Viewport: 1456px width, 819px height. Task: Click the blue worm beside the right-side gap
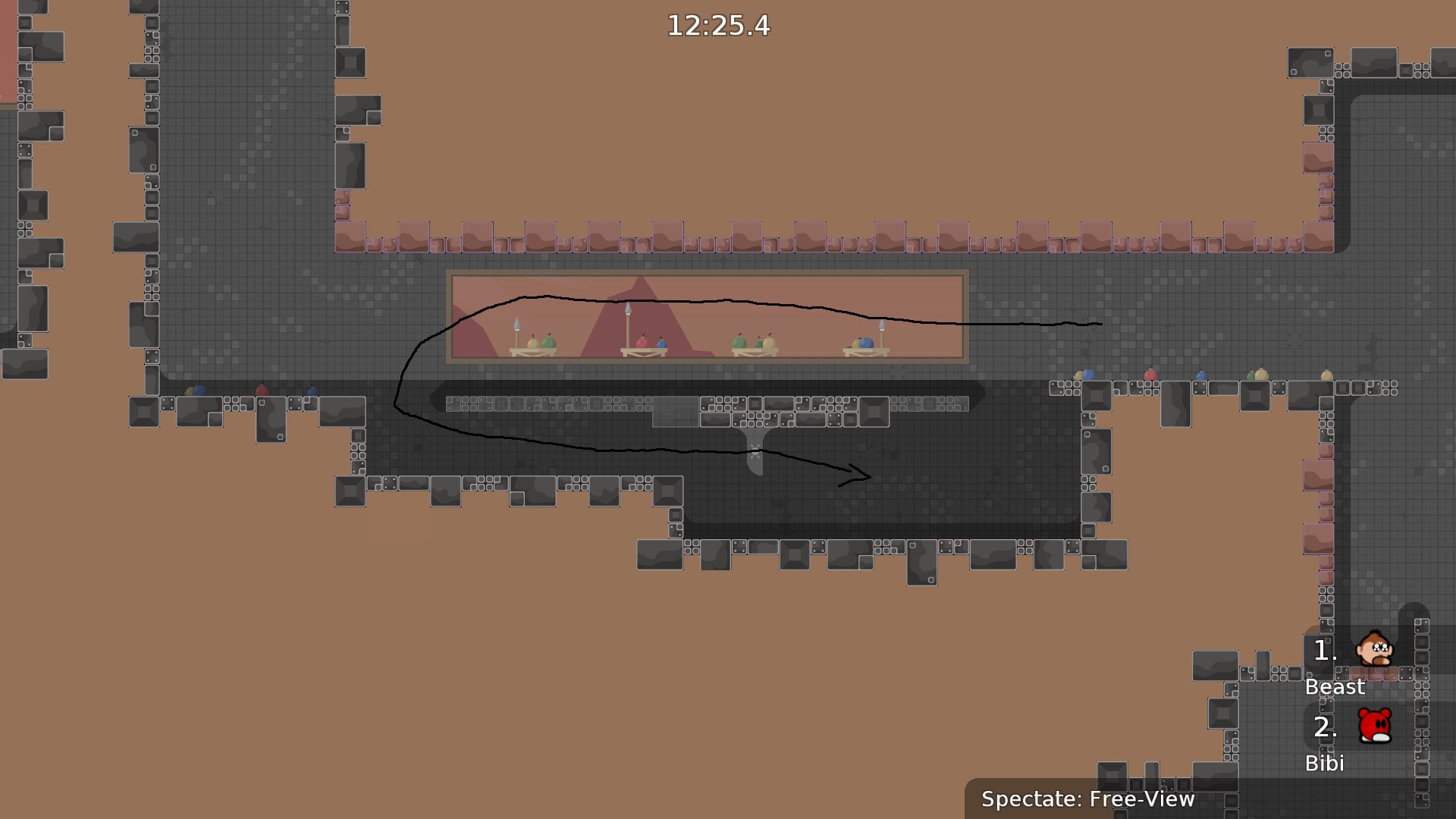(1201, 378)
